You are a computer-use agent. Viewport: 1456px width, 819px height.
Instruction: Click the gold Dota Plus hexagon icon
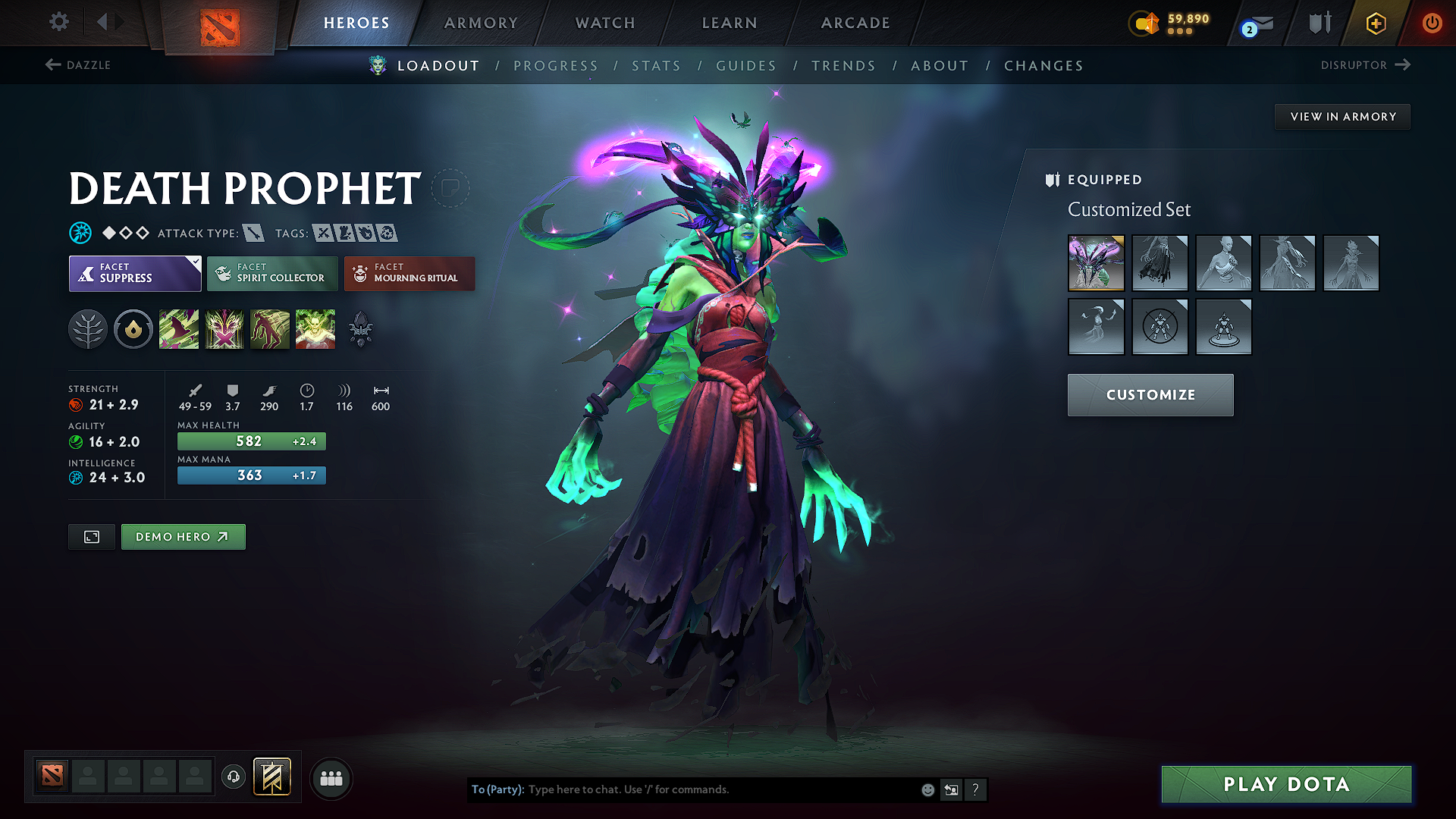(1375, 23)
